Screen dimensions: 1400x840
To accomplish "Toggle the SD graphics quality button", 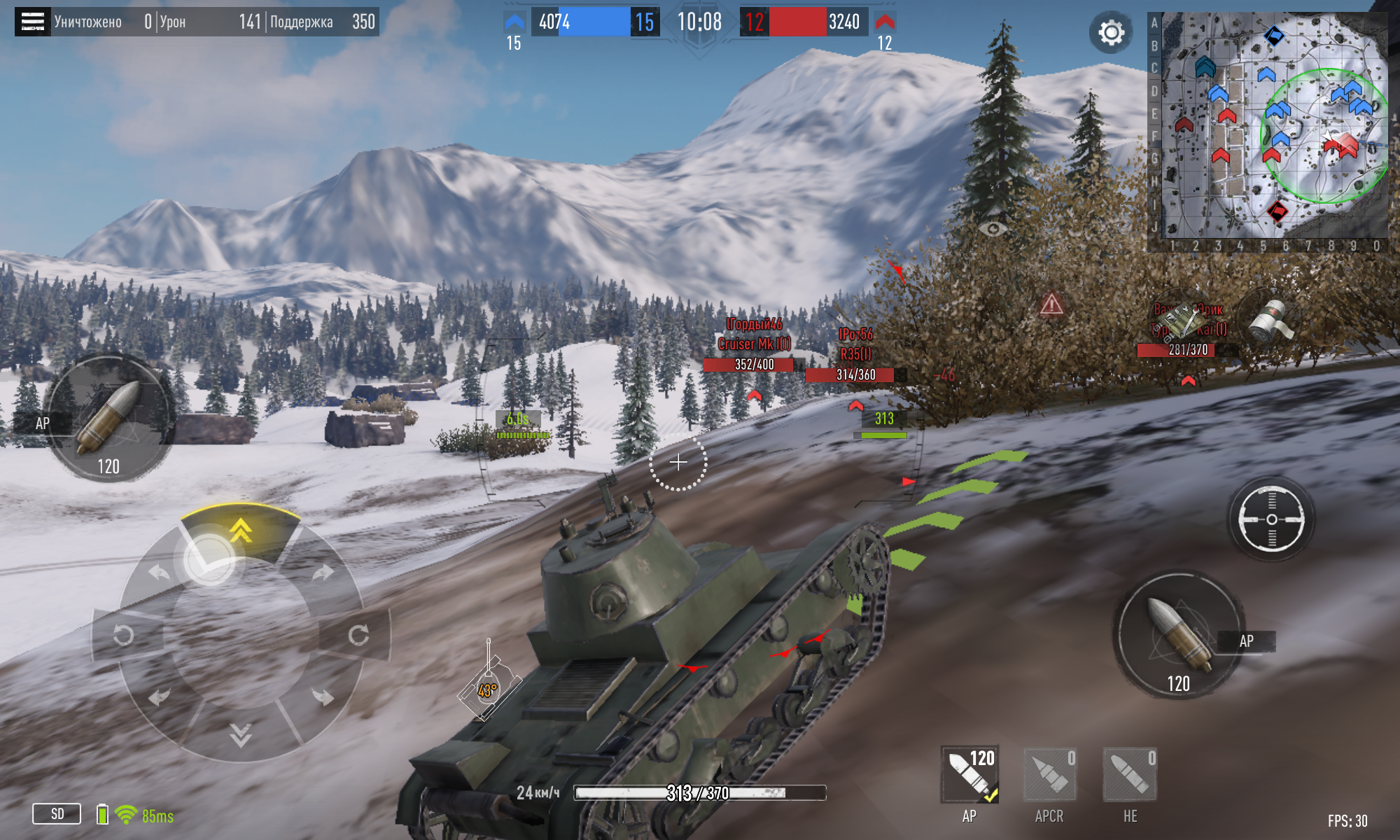I will tap(57, 814).
